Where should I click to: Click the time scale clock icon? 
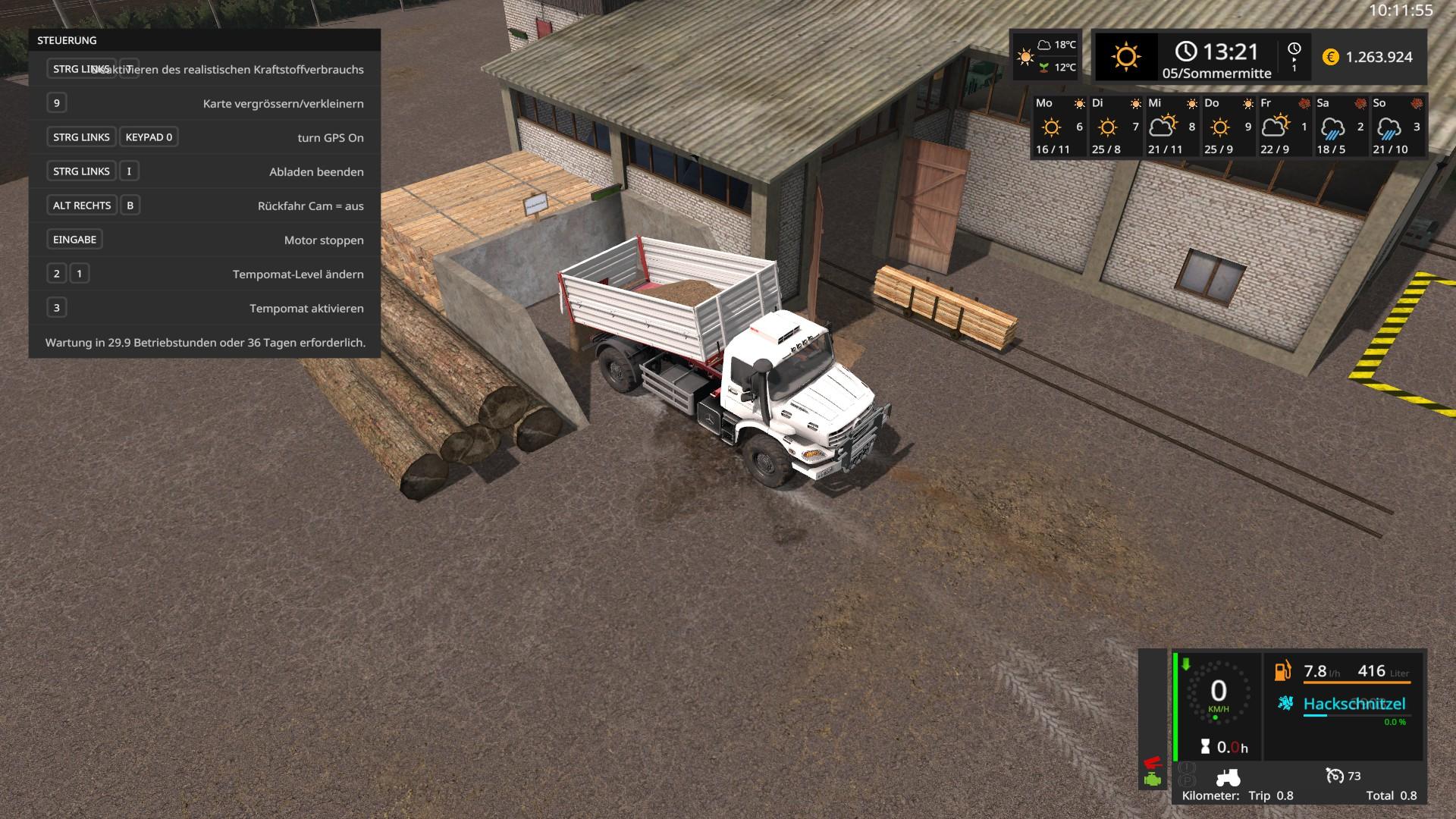[1294, 49]
